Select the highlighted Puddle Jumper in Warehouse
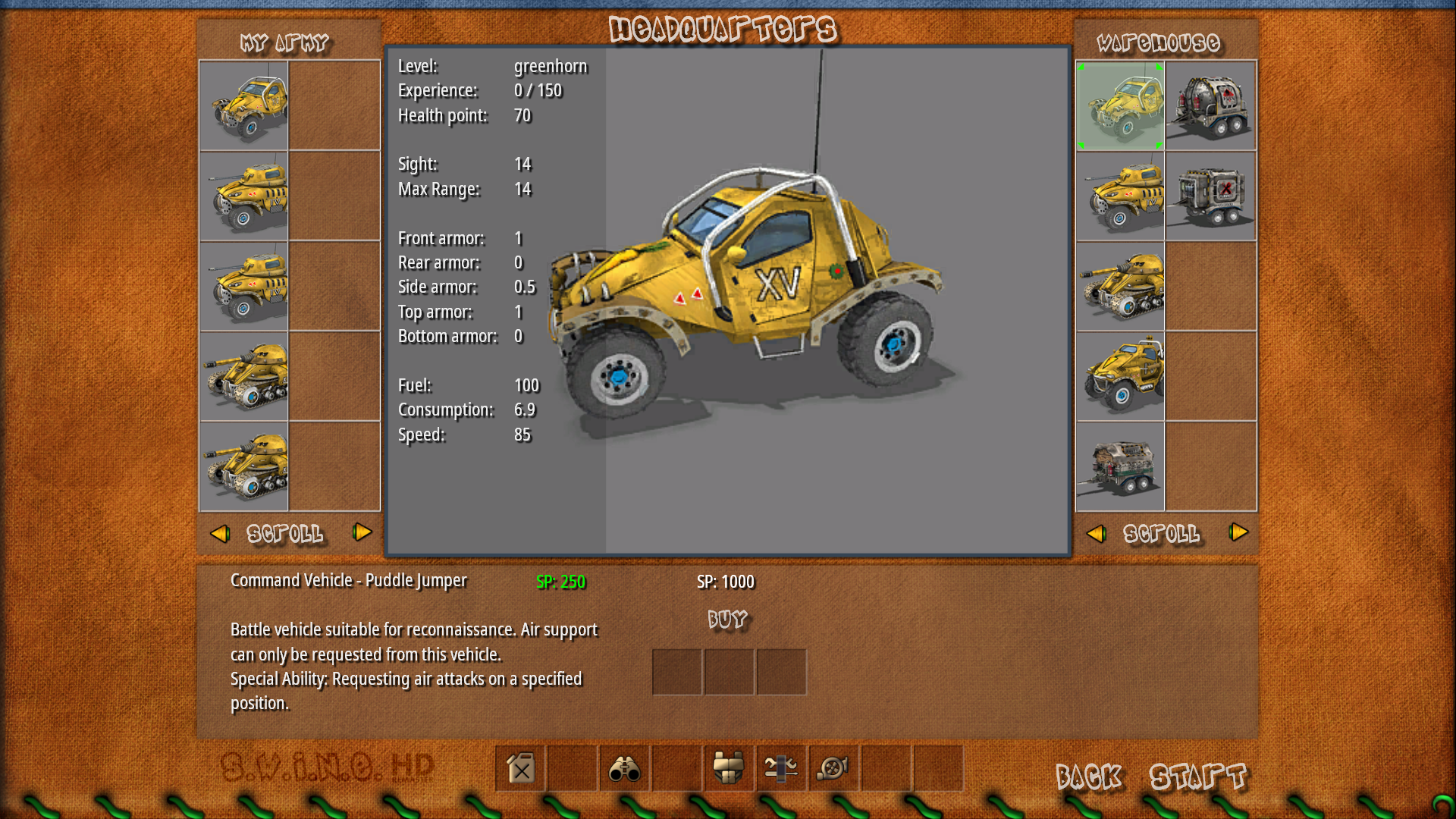 1120,106
